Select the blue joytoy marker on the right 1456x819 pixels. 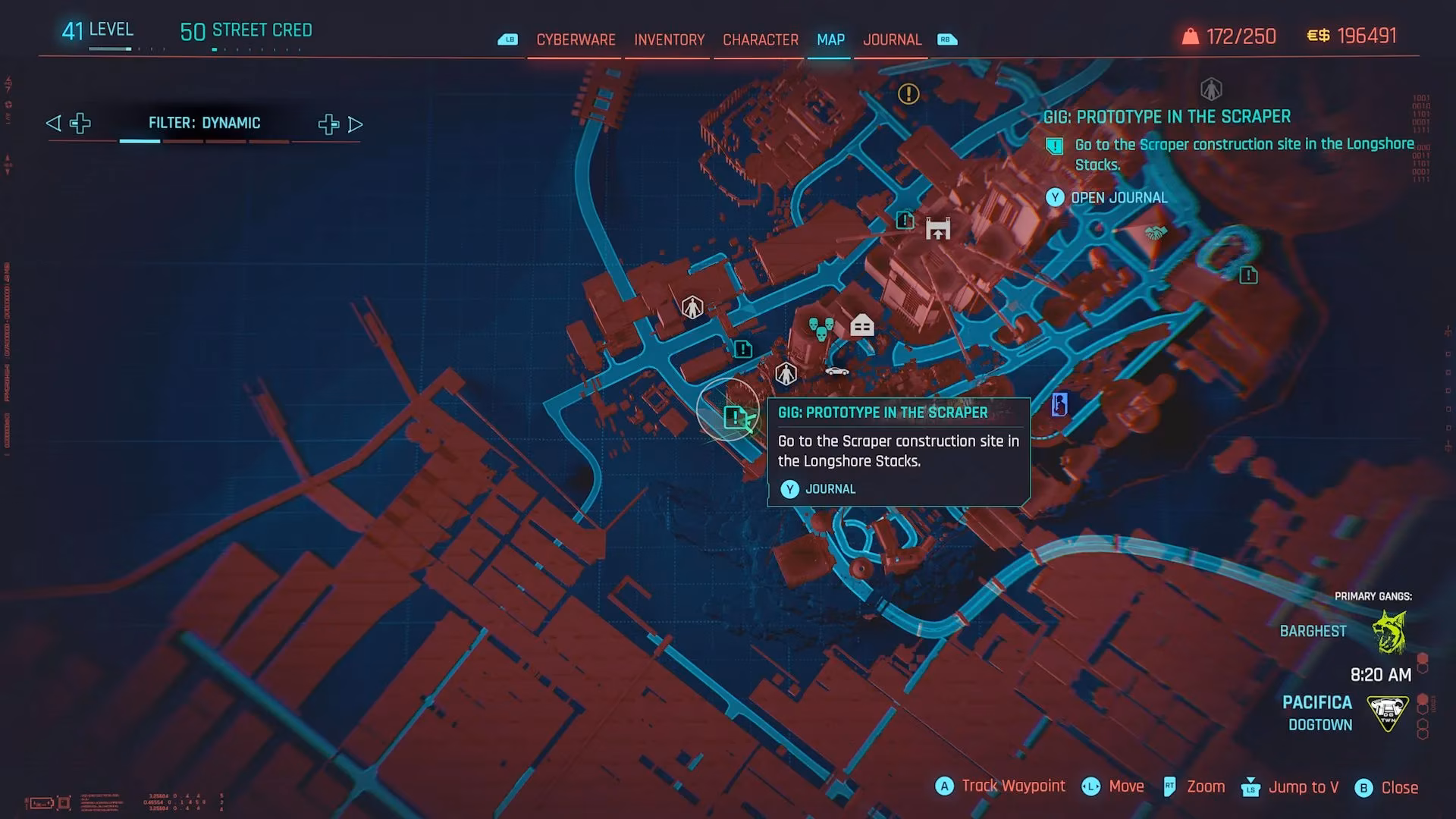(1059, 405)
